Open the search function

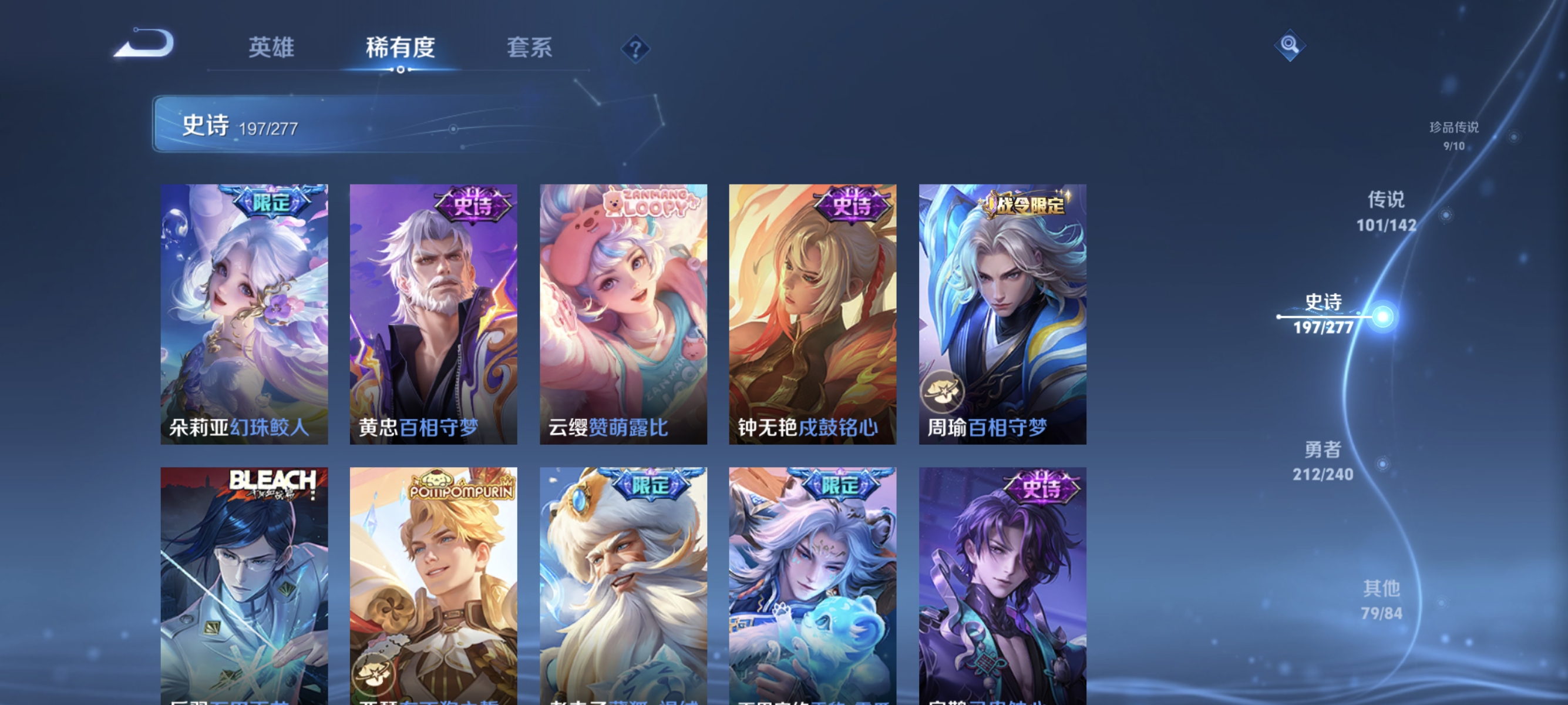1290,45
